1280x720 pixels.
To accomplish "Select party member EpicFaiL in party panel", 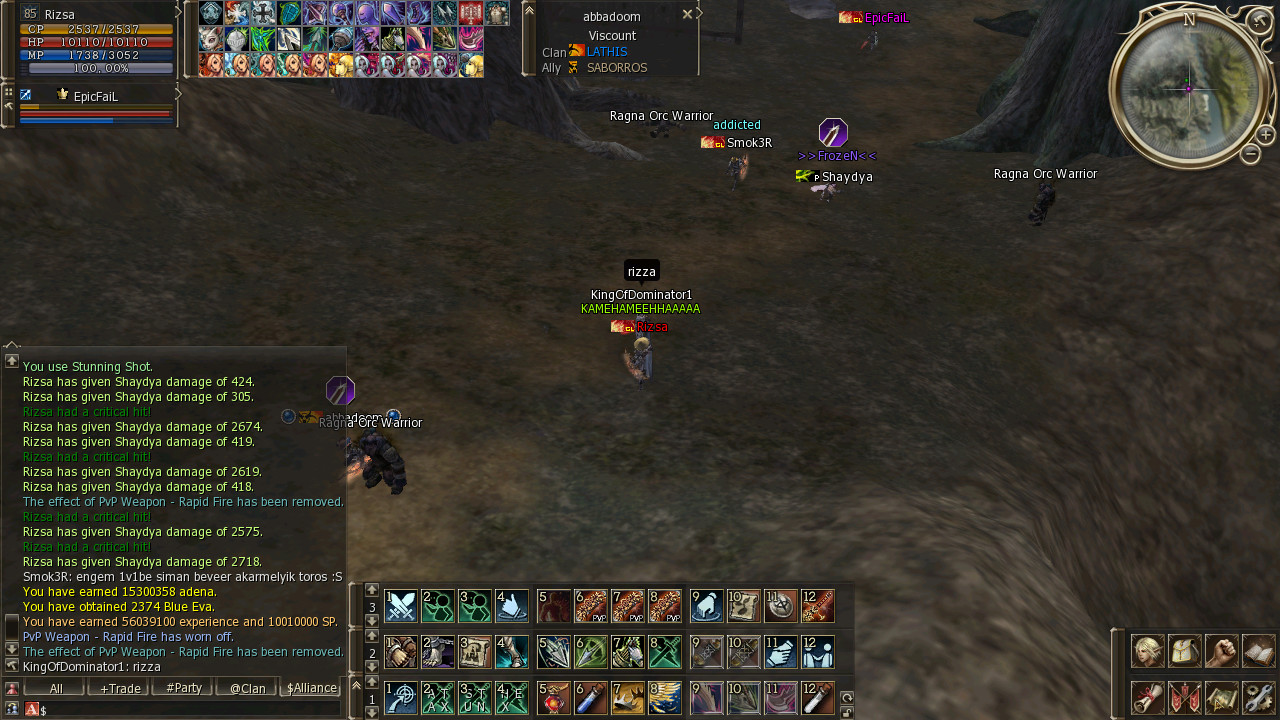I will click(x=95, y=97).
